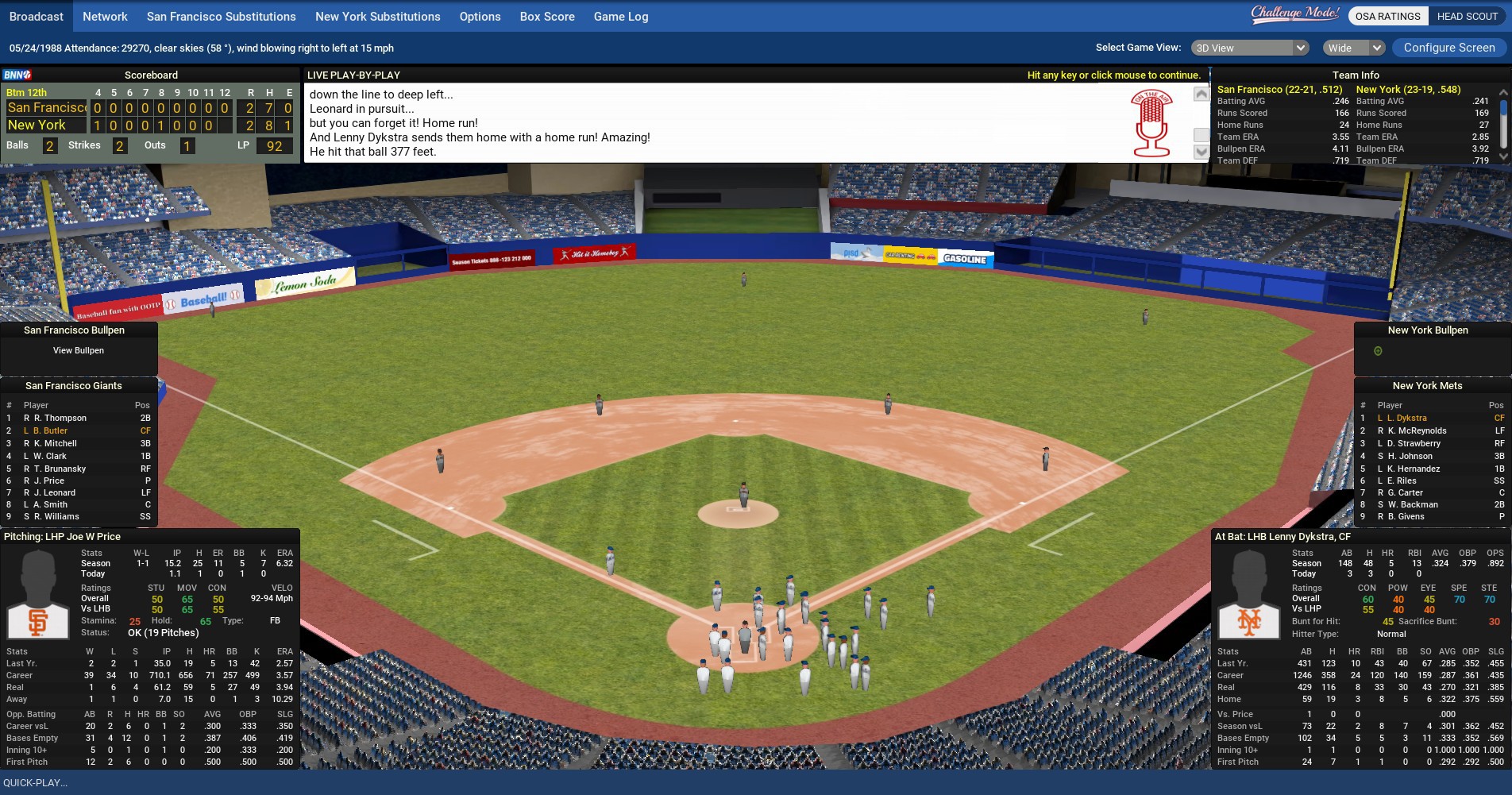Click the Quick-Play option
1512x795 pixels.
[x=36, y=782]
